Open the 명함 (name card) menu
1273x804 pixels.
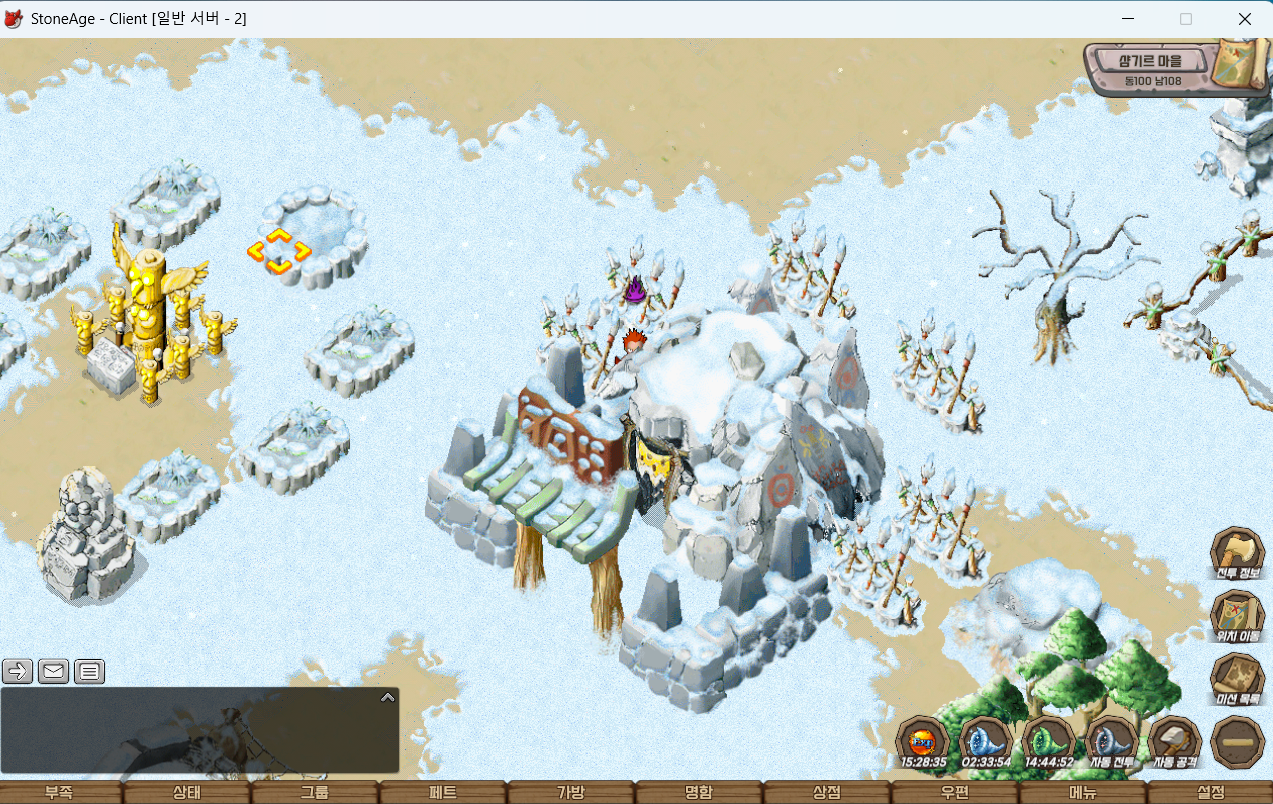[699, 792]
